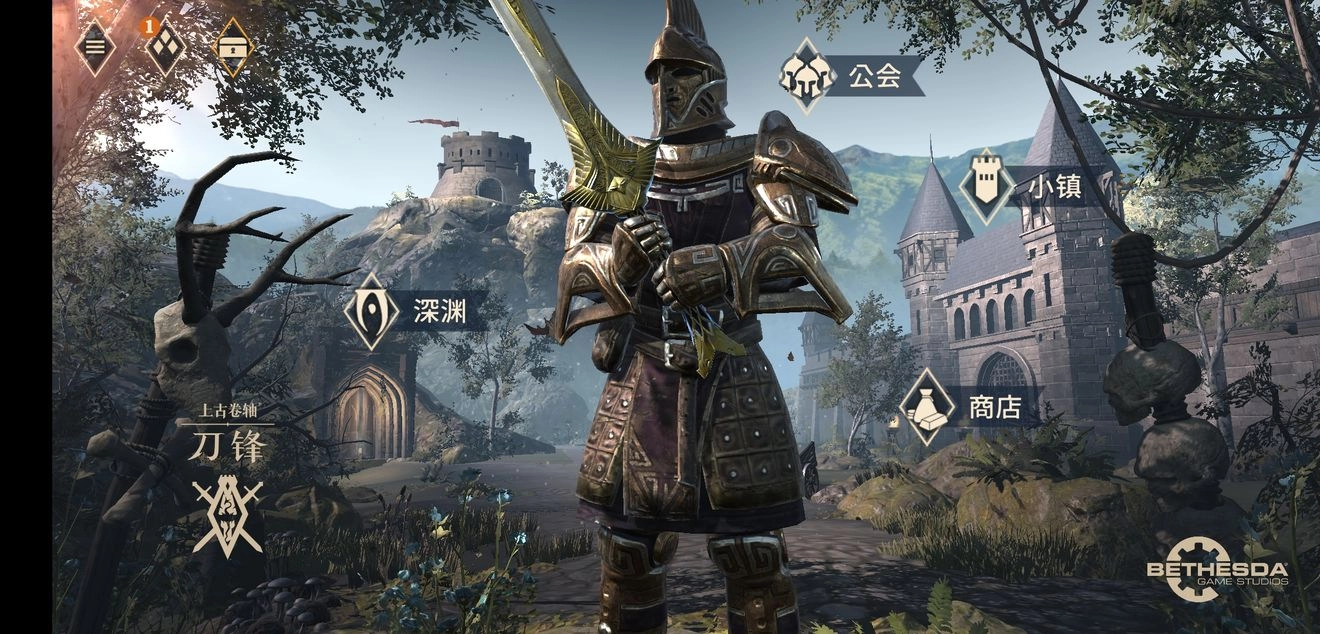Open the hamburger main menu icon
The height and width of the screenshot is (634, 1320).
pos(95,47)
